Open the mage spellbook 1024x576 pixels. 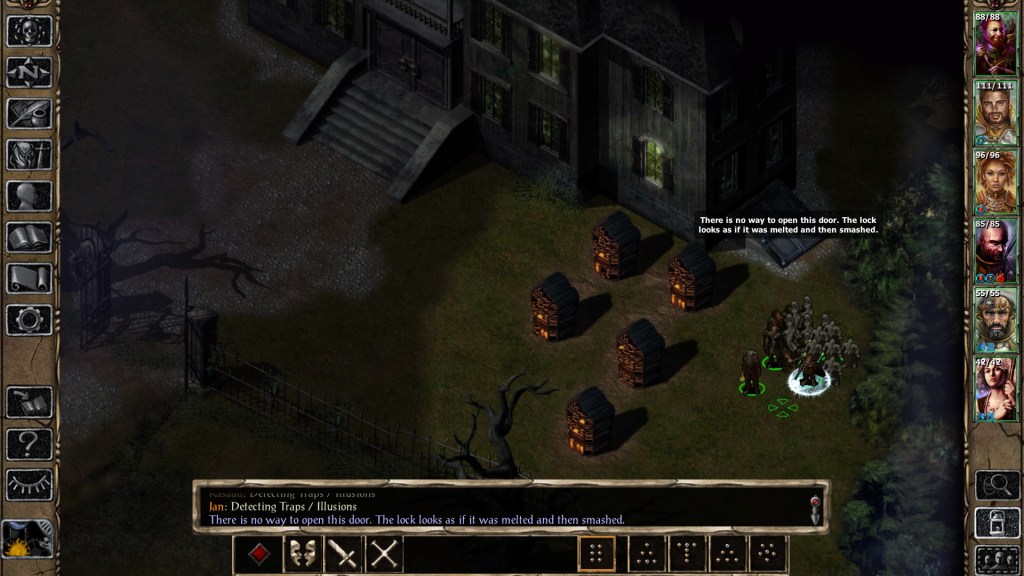pos(29,237)
